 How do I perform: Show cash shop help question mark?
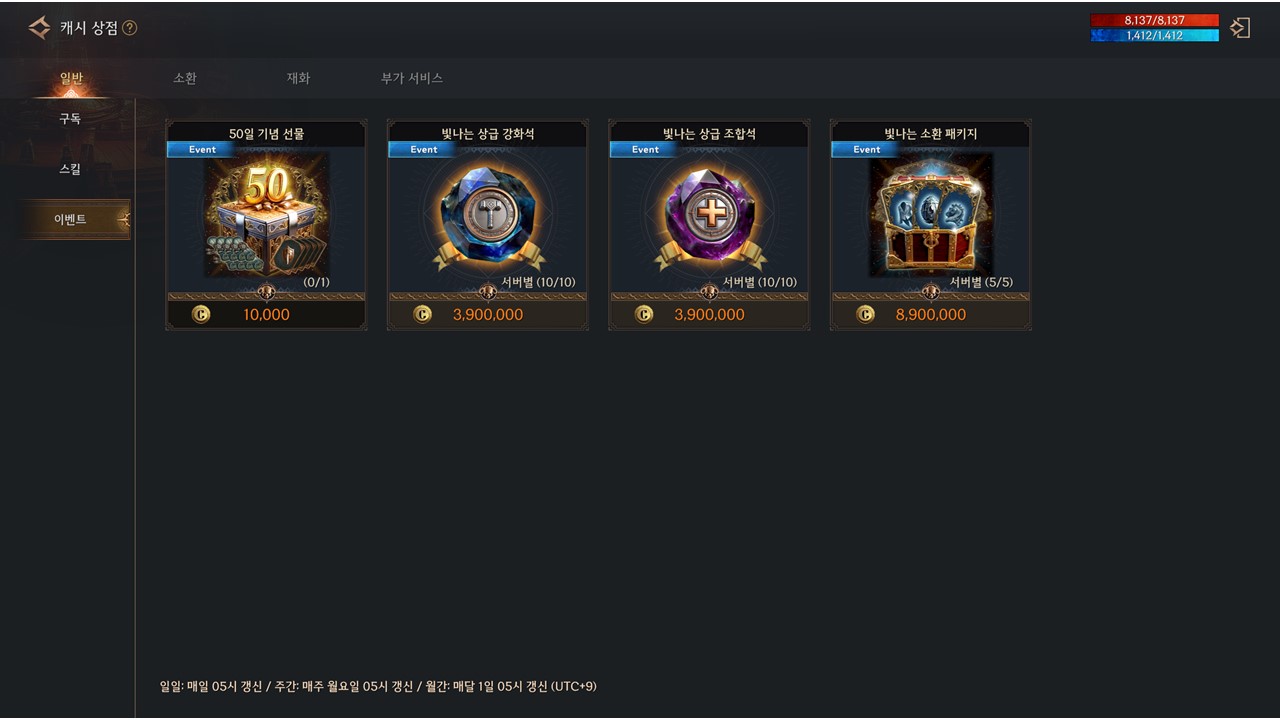[129, 28]
